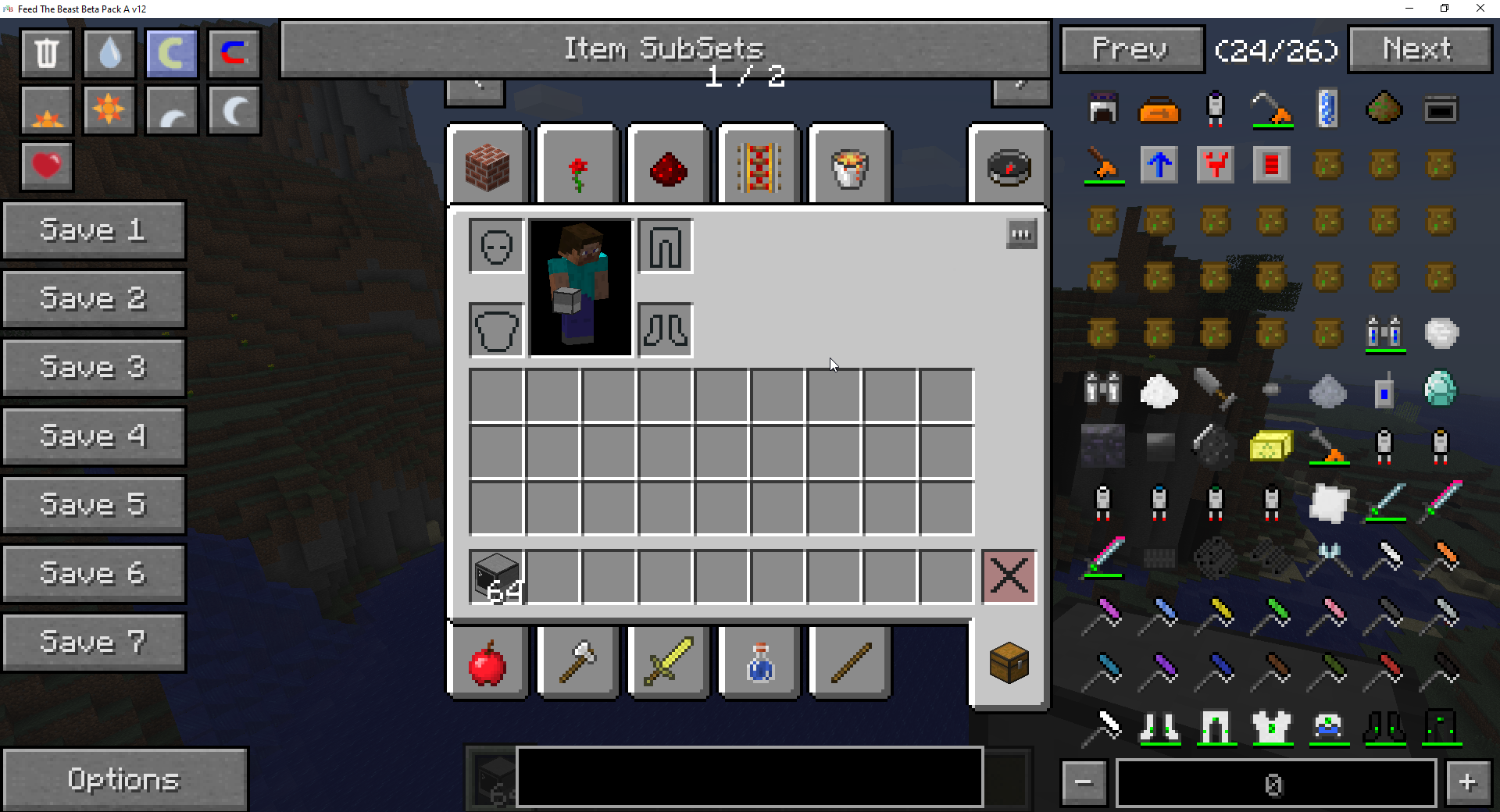Toggle magnet mode icon
The image size is (1500, 812).
pyautogui.click(x=234, y=53)
